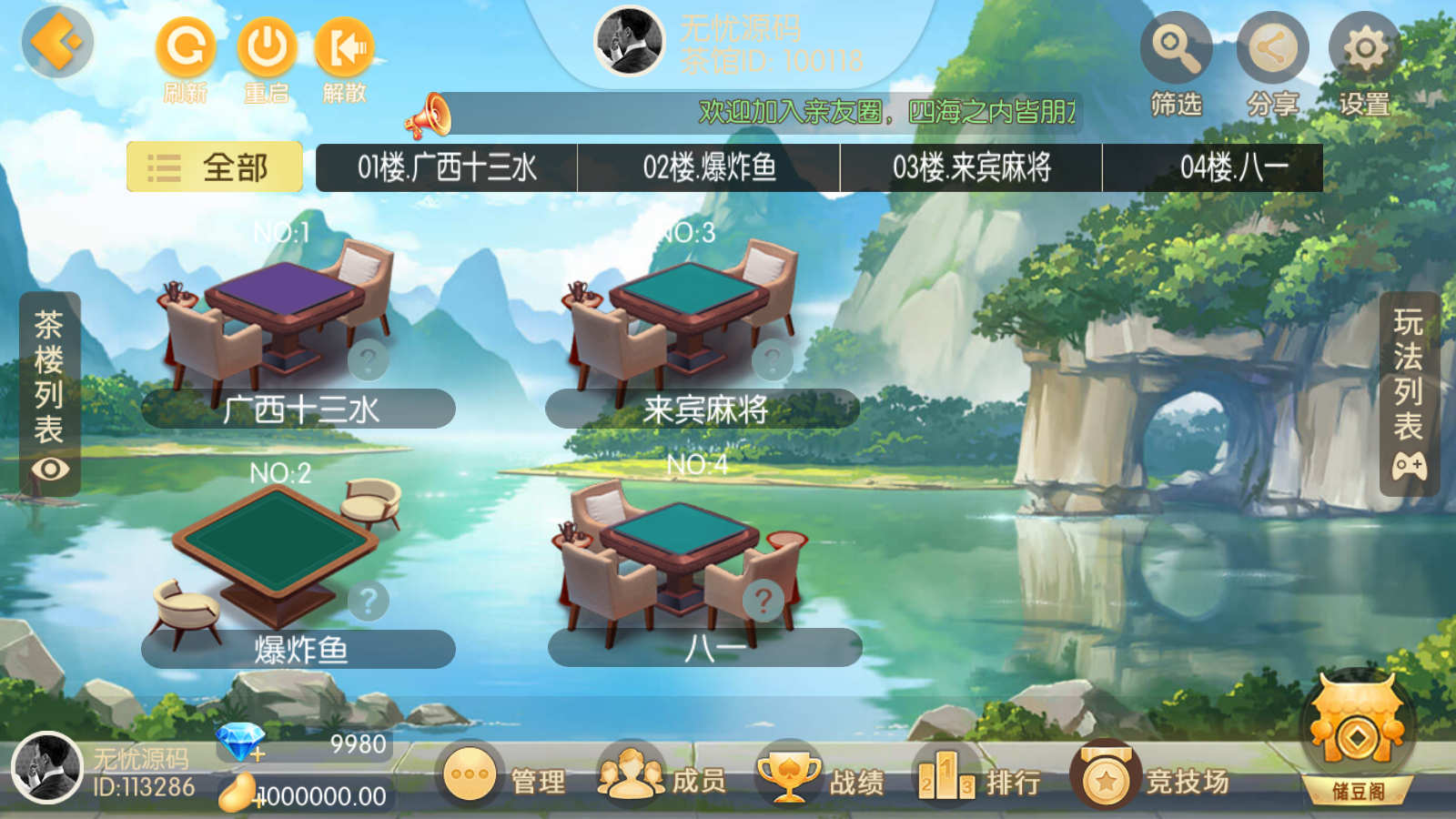Expand the 来宾麻将 table hint marker
Image resolution: width=1456 pixels, height=819 pixels.
(x=772, y=359)
